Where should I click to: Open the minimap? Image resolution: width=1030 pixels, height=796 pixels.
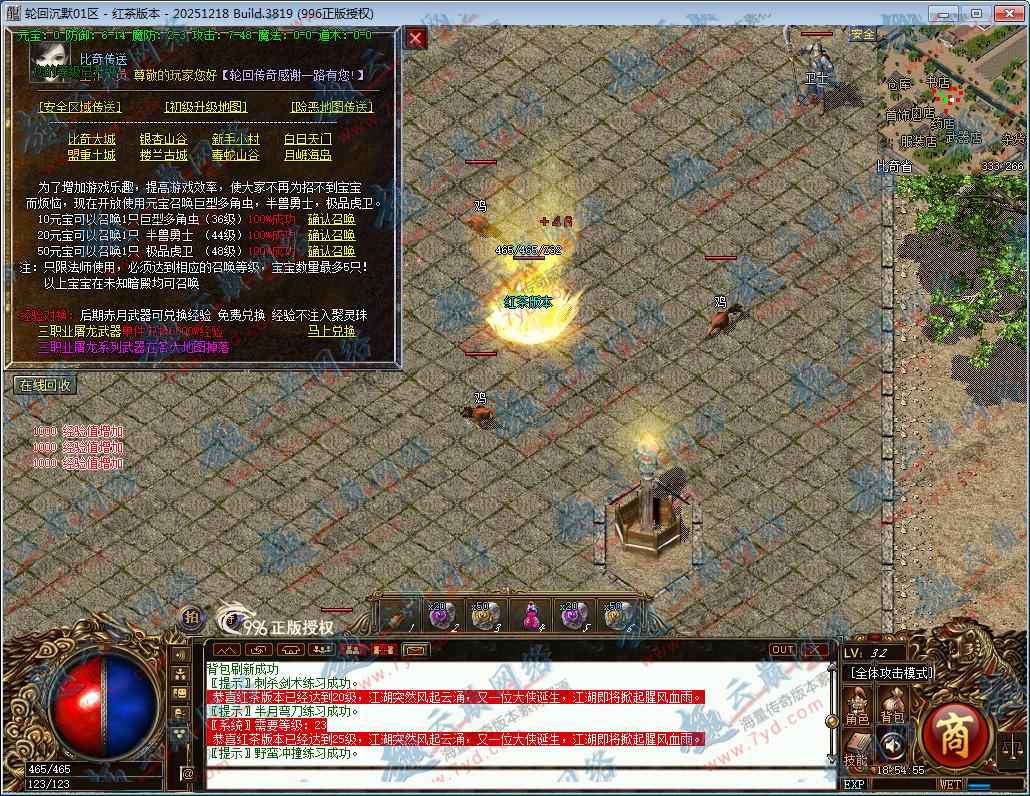tap(950, 100)
